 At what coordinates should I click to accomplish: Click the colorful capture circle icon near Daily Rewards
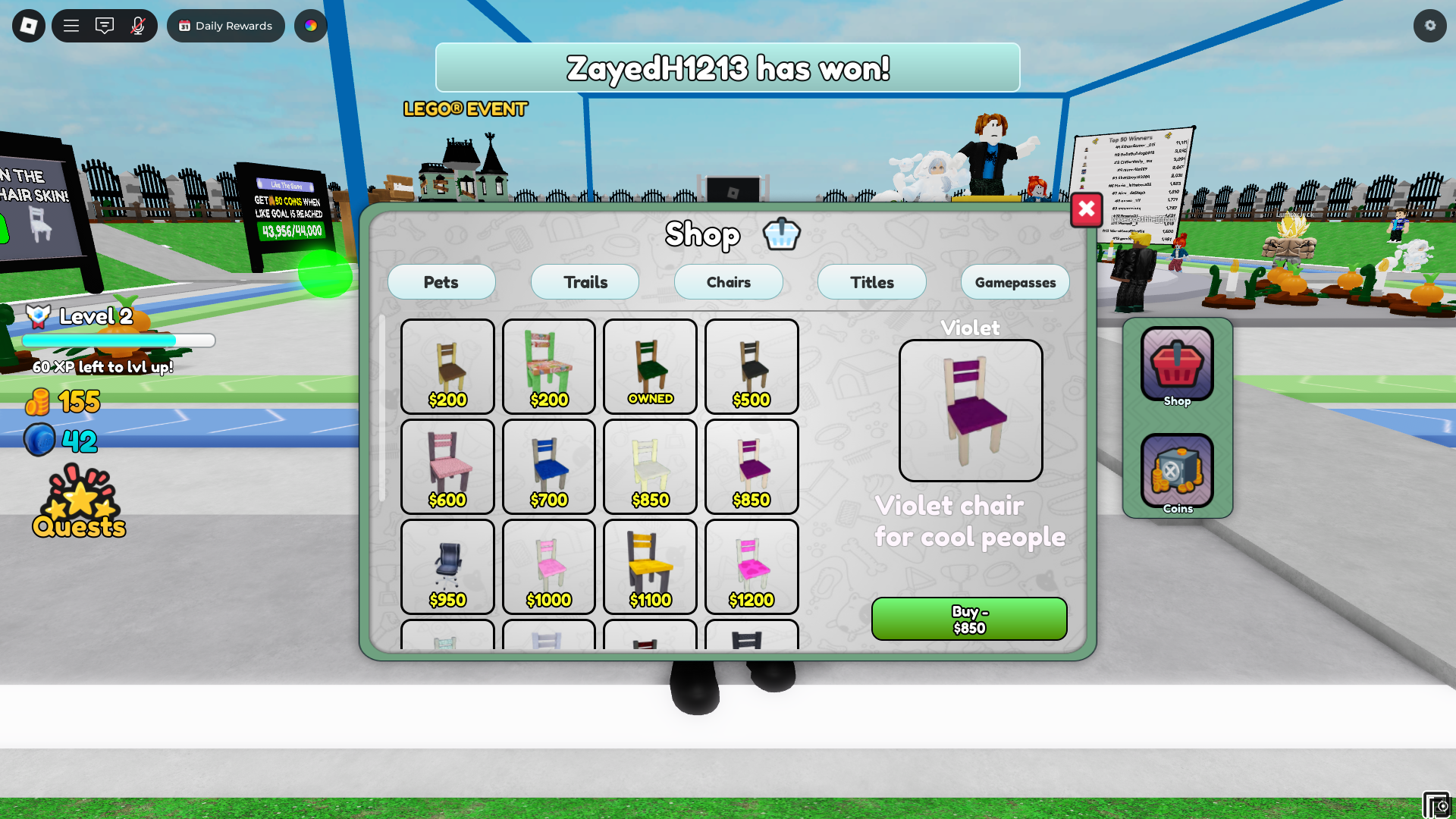[310, 25]
